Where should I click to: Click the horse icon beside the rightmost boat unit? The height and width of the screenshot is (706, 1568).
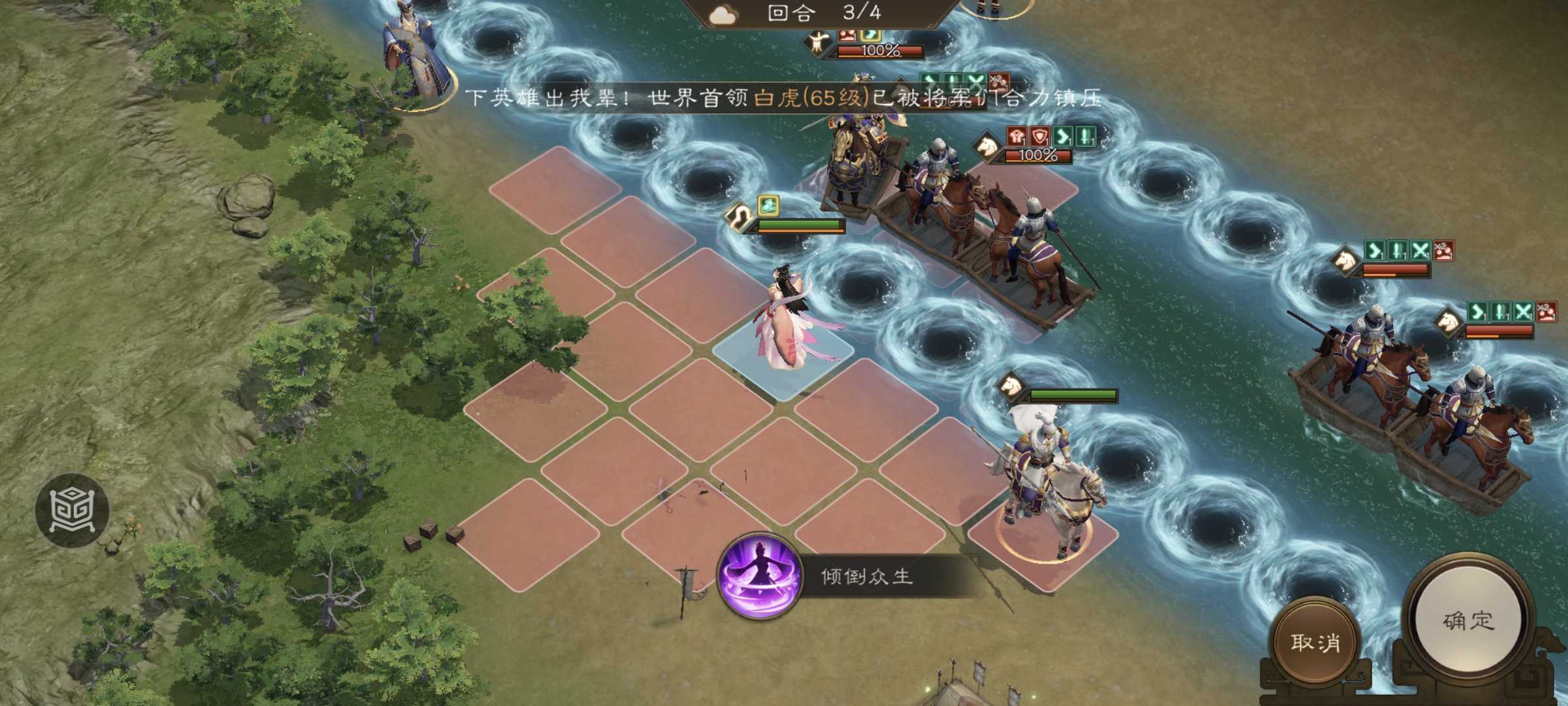(x=1448, y=322)
